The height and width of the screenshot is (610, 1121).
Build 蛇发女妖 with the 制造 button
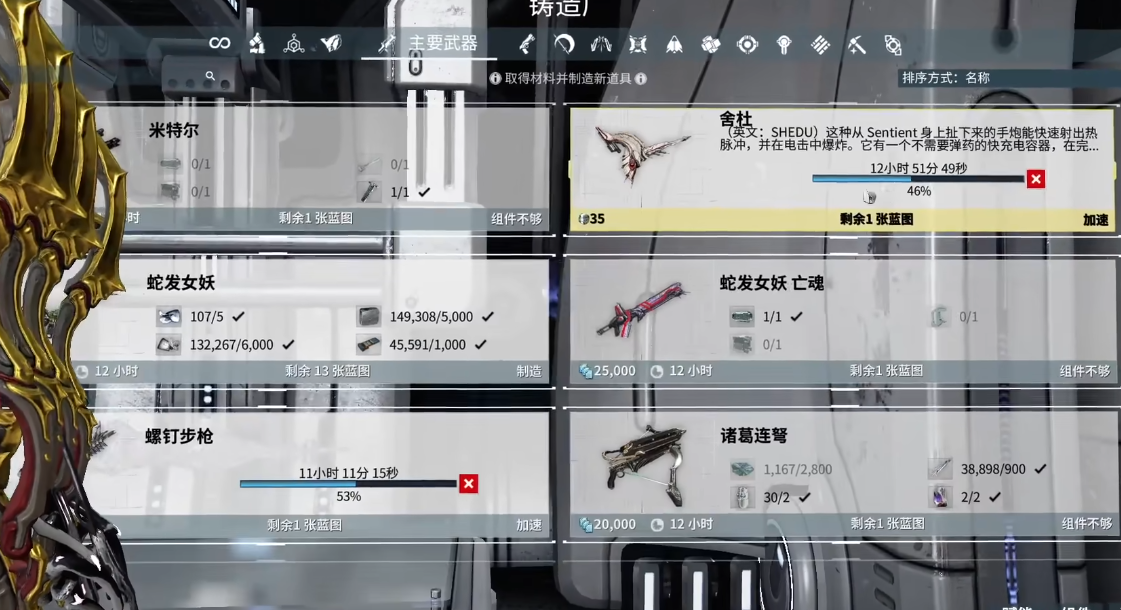(529, 371)
